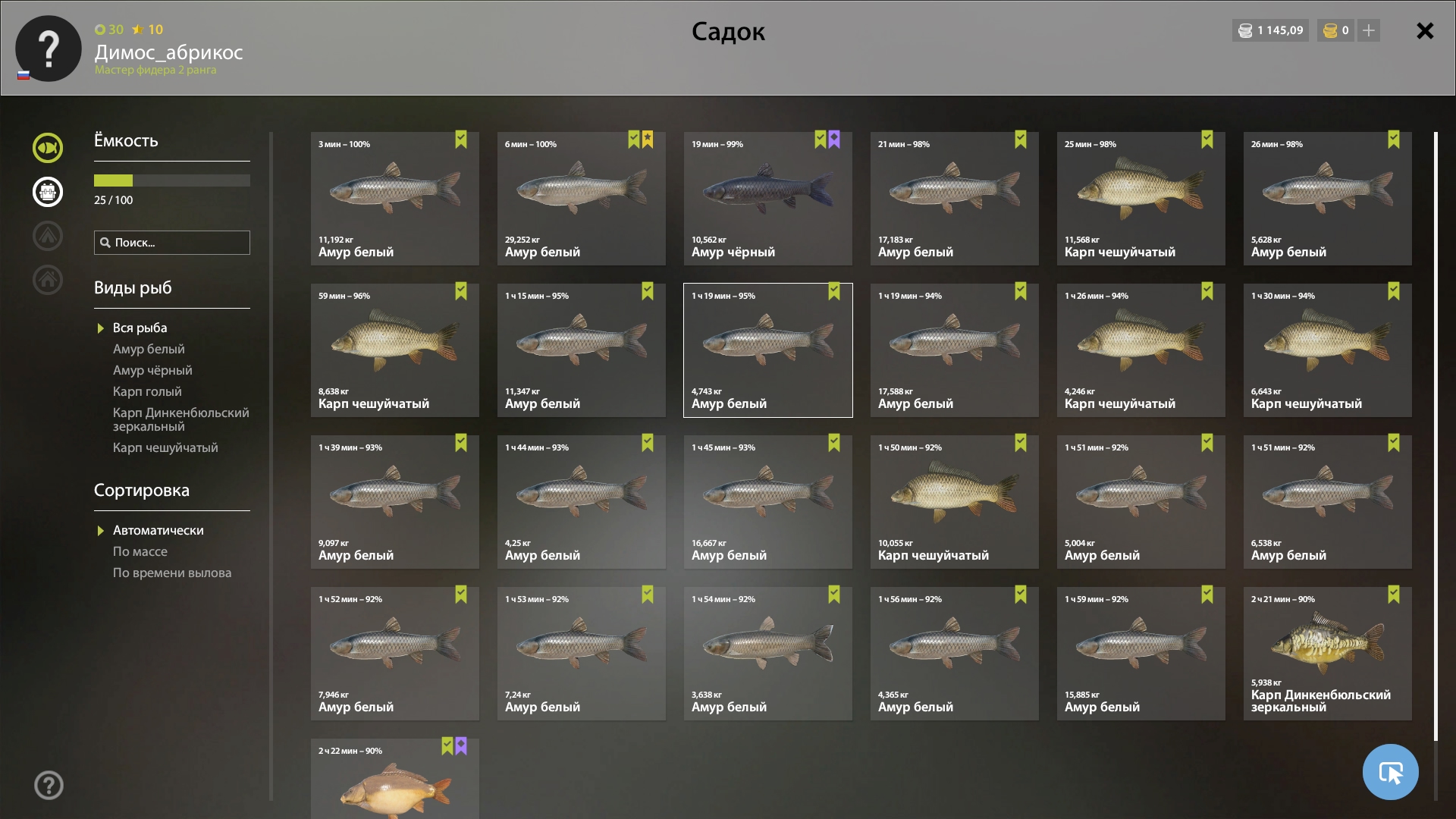Close the Садок keepnet window
The image size is (1456, 819).
point(1425,31)
